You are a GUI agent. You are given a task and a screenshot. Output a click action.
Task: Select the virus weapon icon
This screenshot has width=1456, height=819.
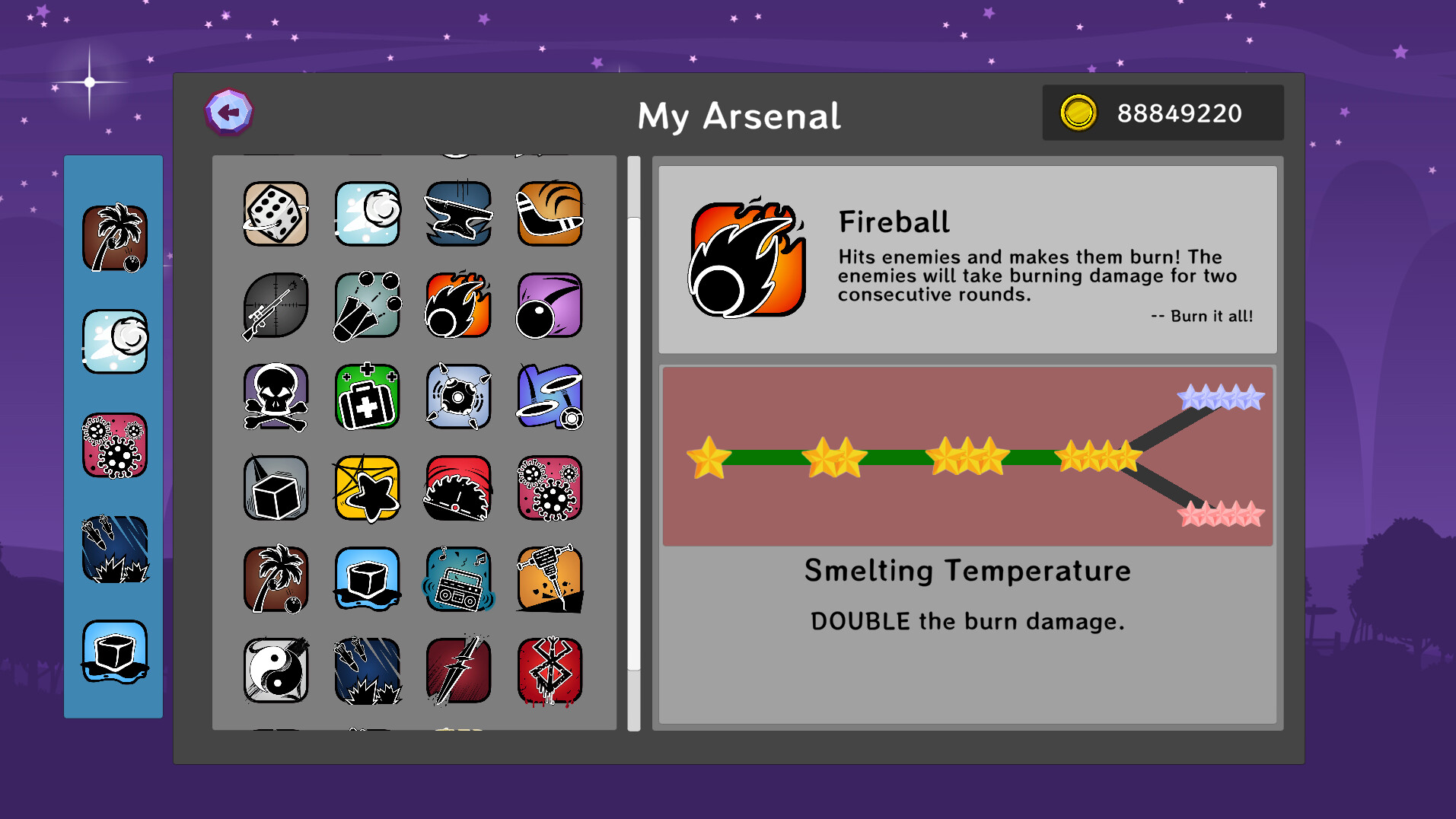pyautogui.click(x=550, y=488)
